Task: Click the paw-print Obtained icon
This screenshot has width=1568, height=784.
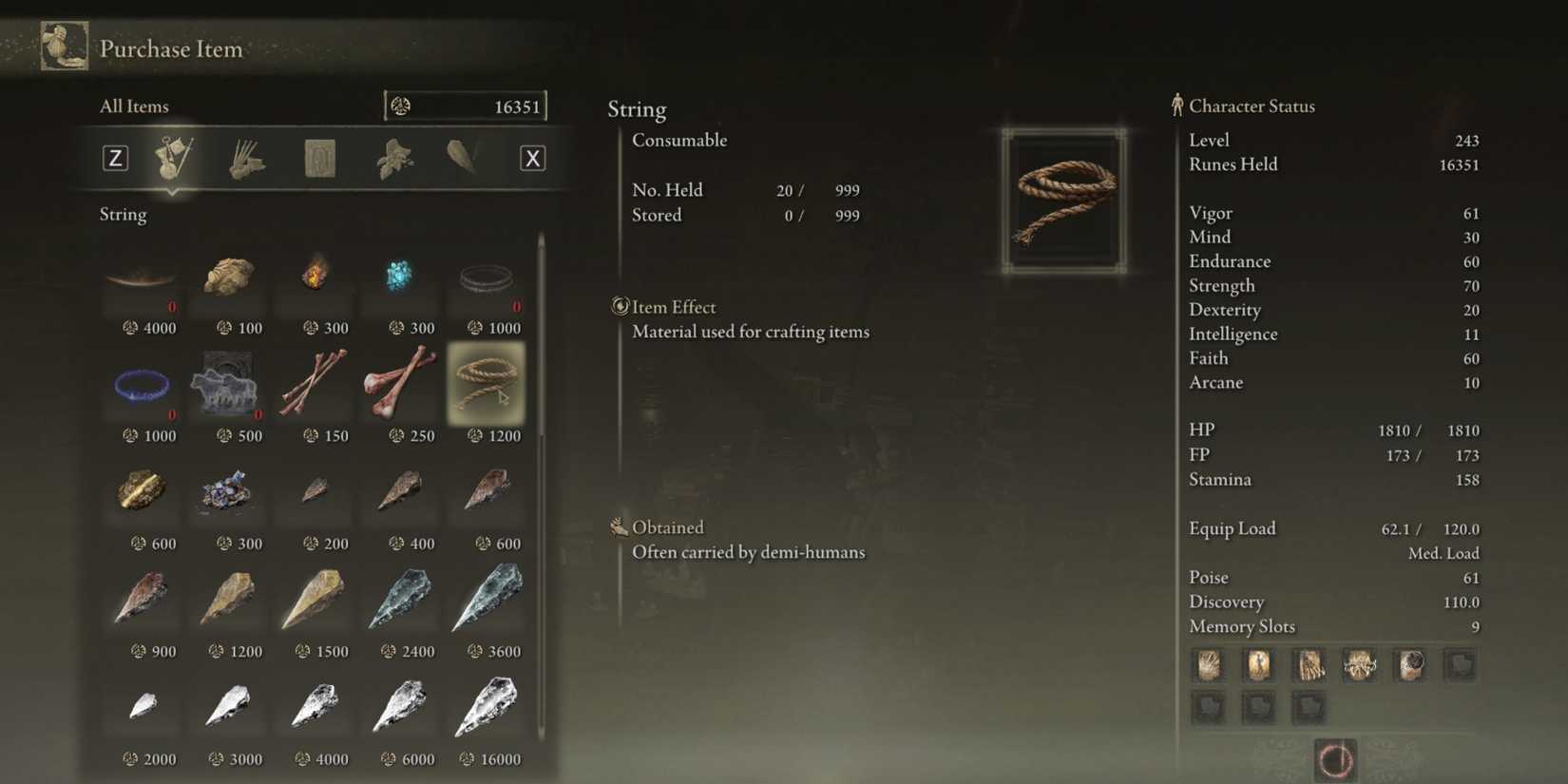Action: point(620,526)
